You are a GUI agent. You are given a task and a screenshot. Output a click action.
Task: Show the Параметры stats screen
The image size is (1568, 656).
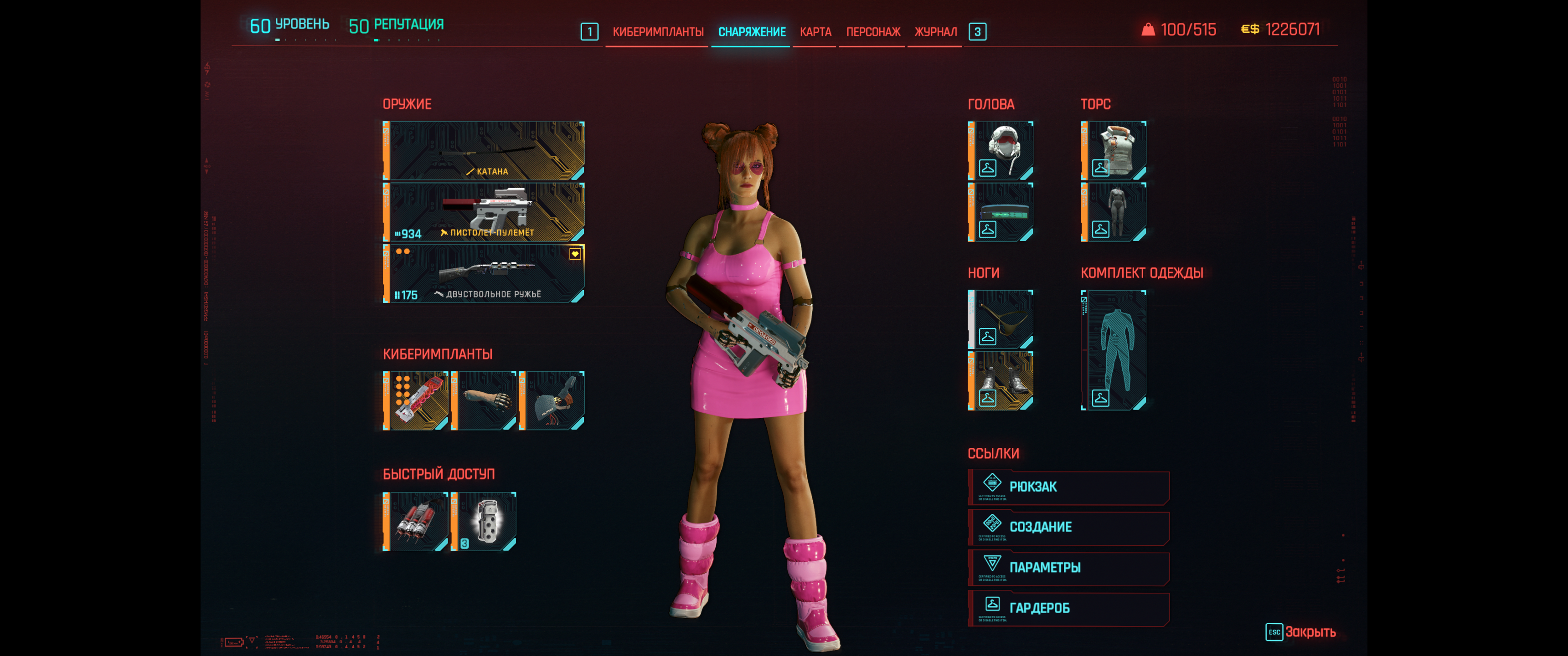click(x=1069, y=568)
